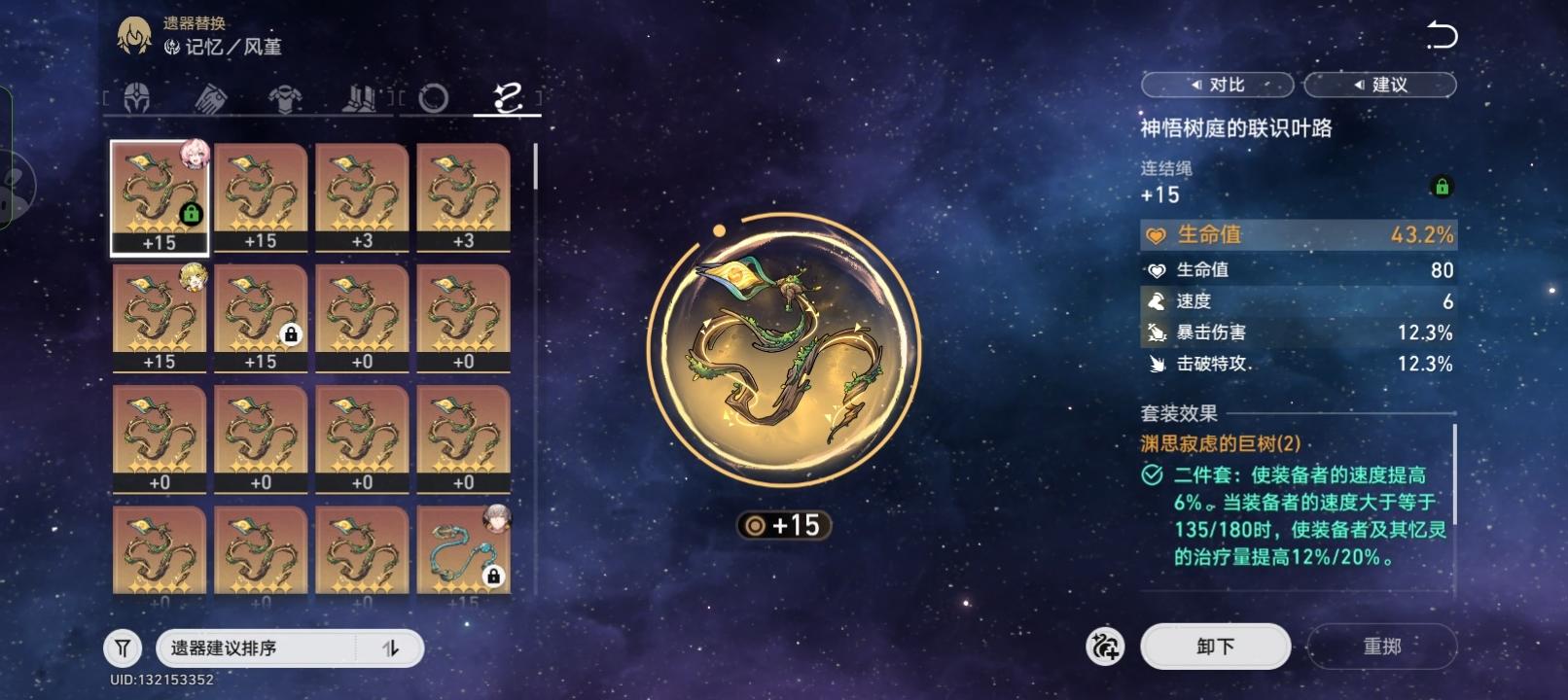Open relic enhancement via the plus icon
Viewport: 1568px width, 700px height.
(x=1105, y=646)
